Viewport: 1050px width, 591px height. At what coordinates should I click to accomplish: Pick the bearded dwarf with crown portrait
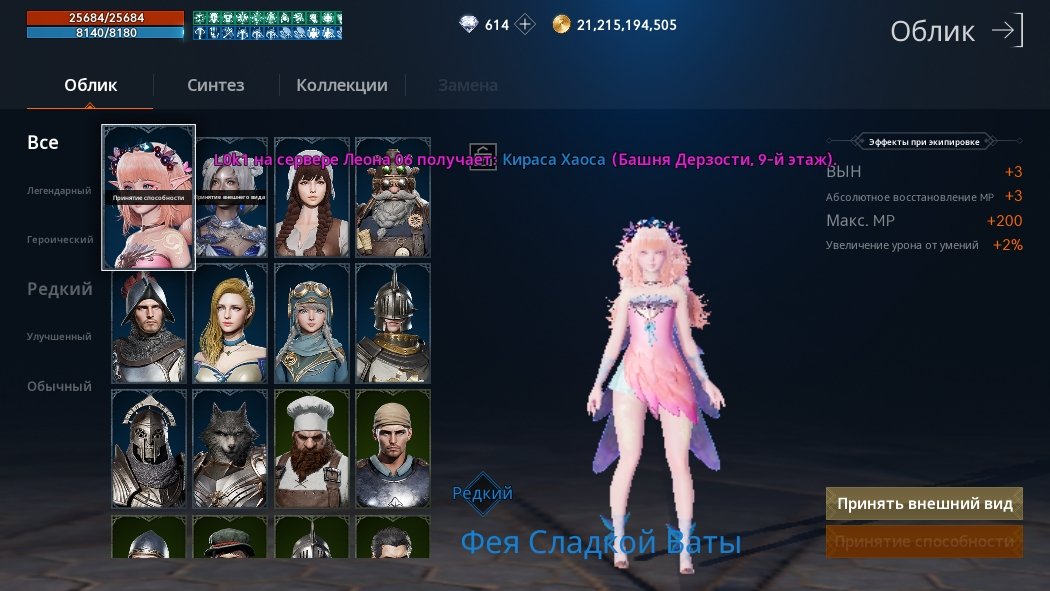(x=393, y=197)
